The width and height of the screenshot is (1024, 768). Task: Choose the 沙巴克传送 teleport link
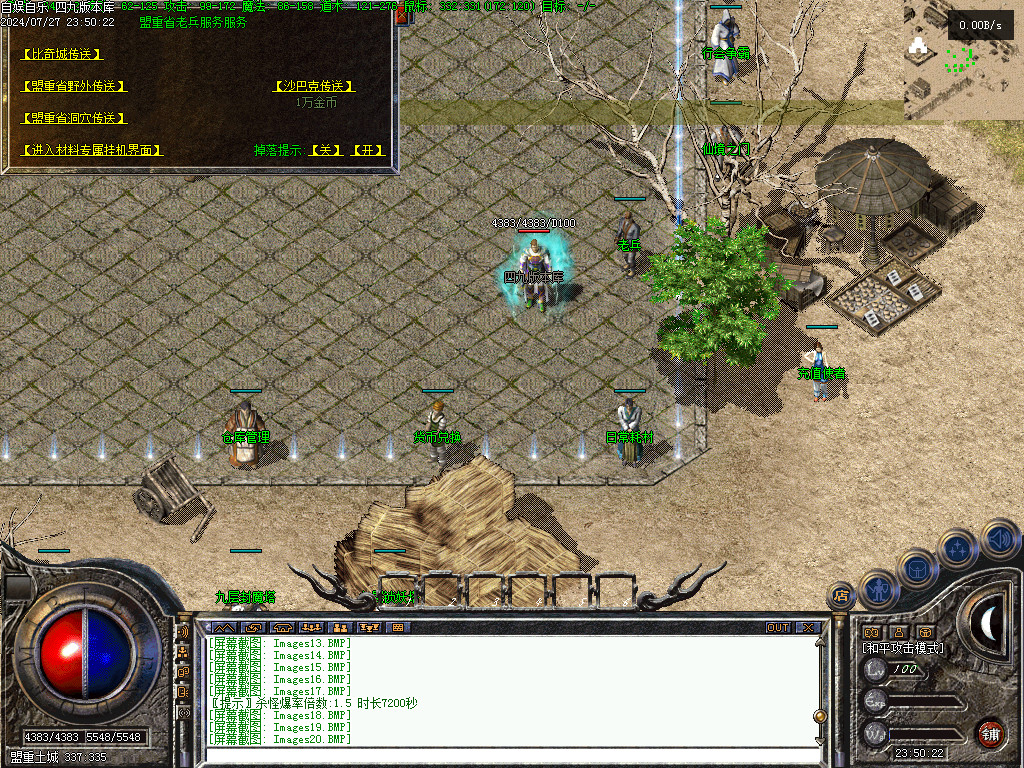[315, 86]
